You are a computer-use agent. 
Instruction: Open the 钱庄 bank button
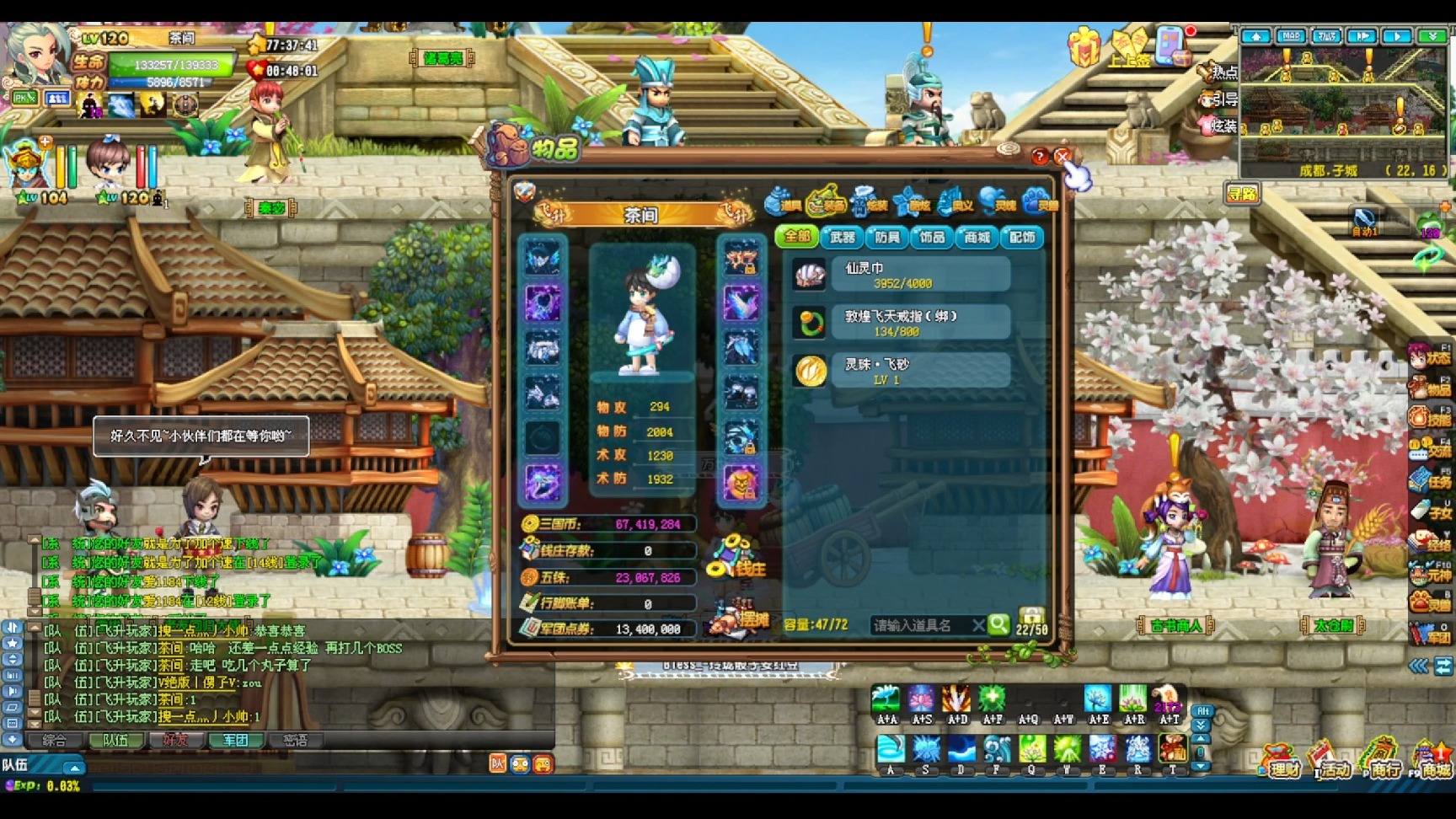[740, 558]
